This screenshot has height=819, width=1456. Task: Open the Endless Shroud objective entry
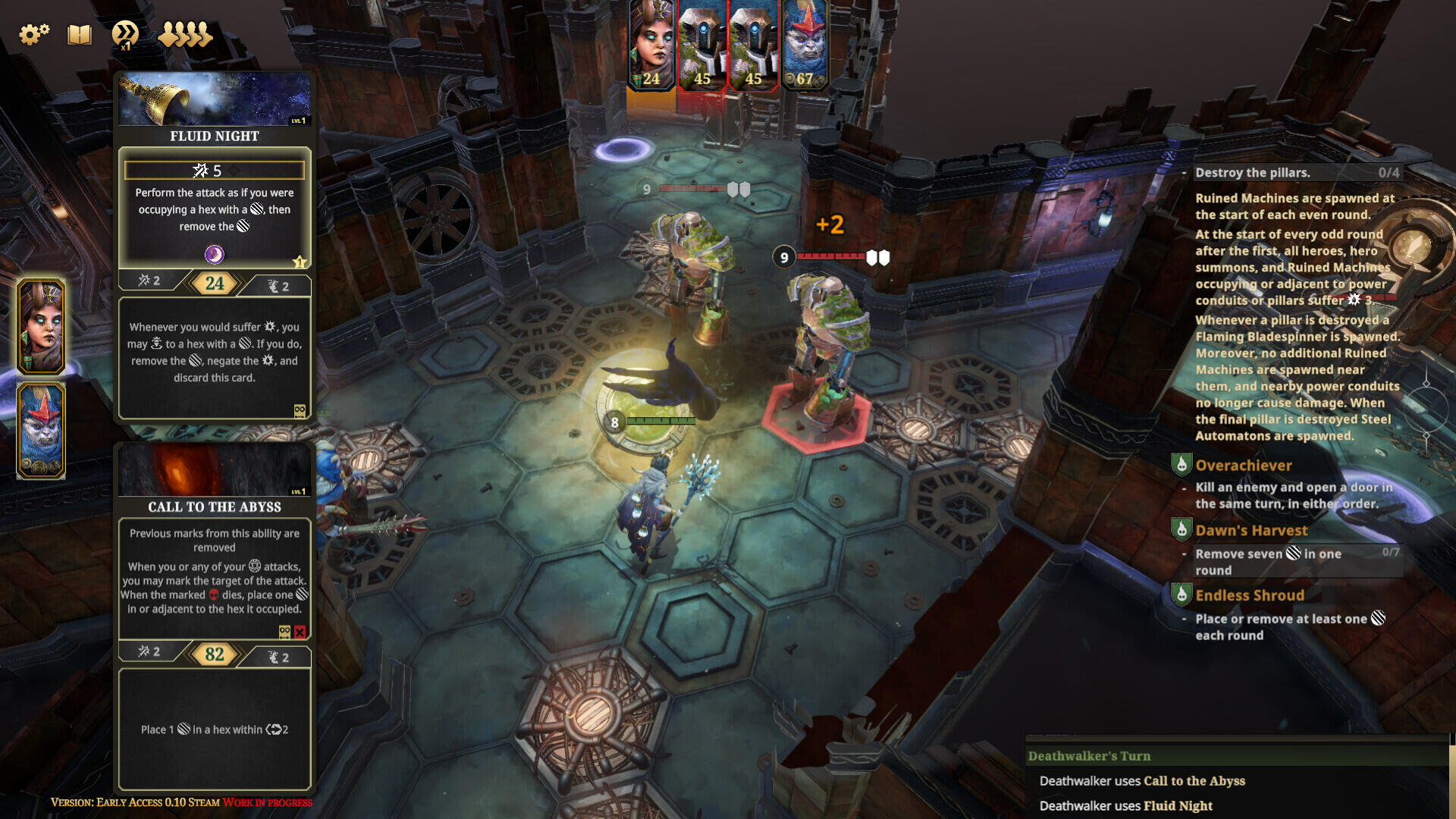tap(1250, 596)
